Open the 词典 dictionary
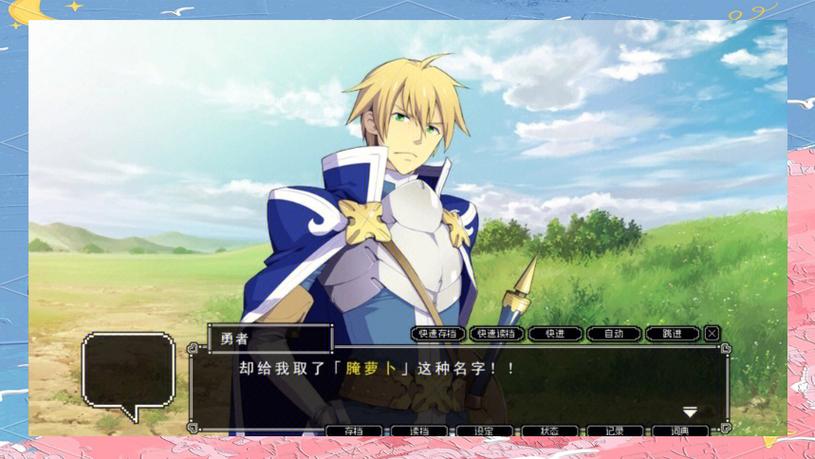Image resolution: width=815 pixels, height=459 pixels. pos(681,431)
